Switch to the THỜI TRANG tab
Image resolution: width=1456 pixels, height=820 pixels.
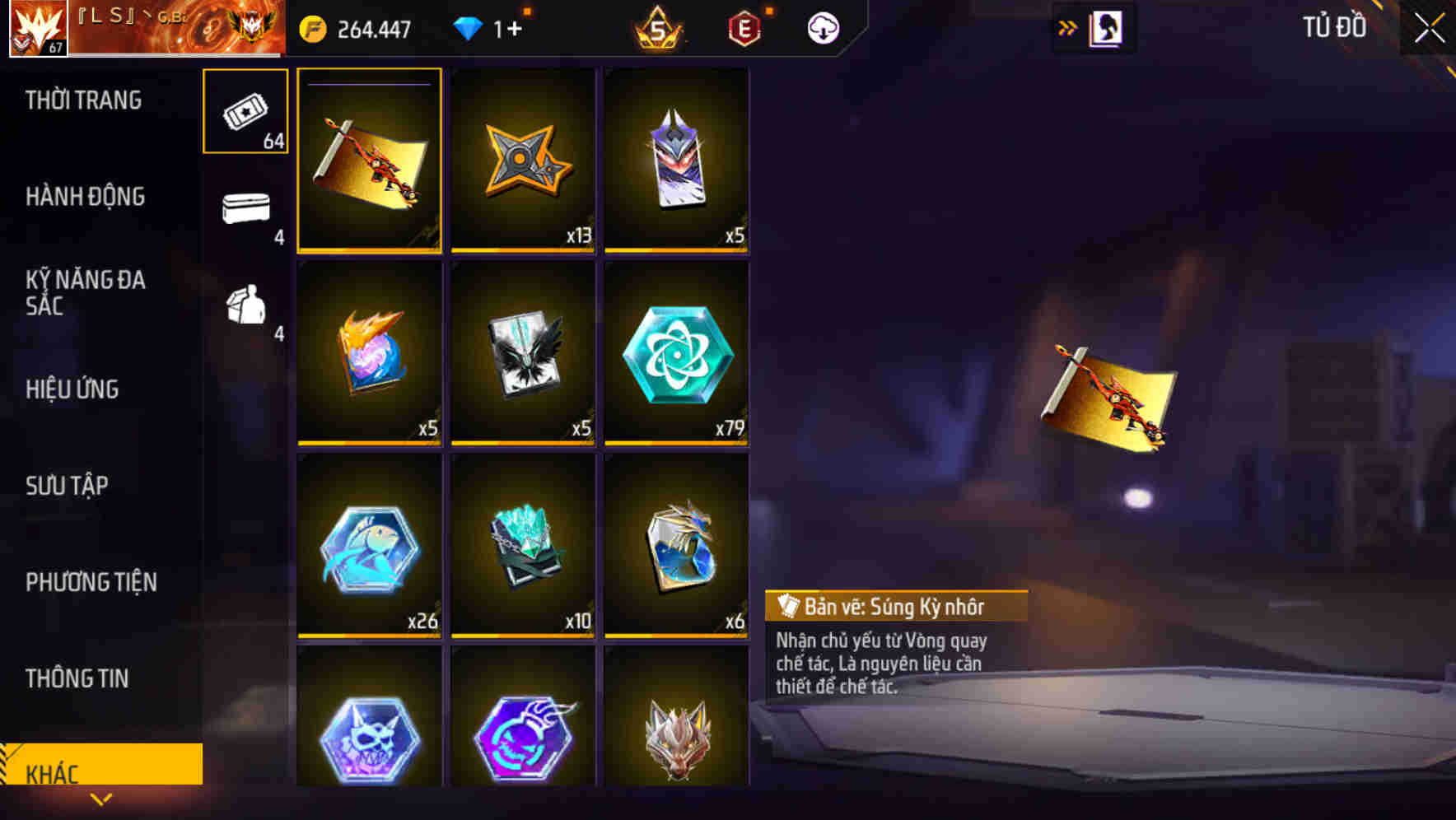point(85,100)
